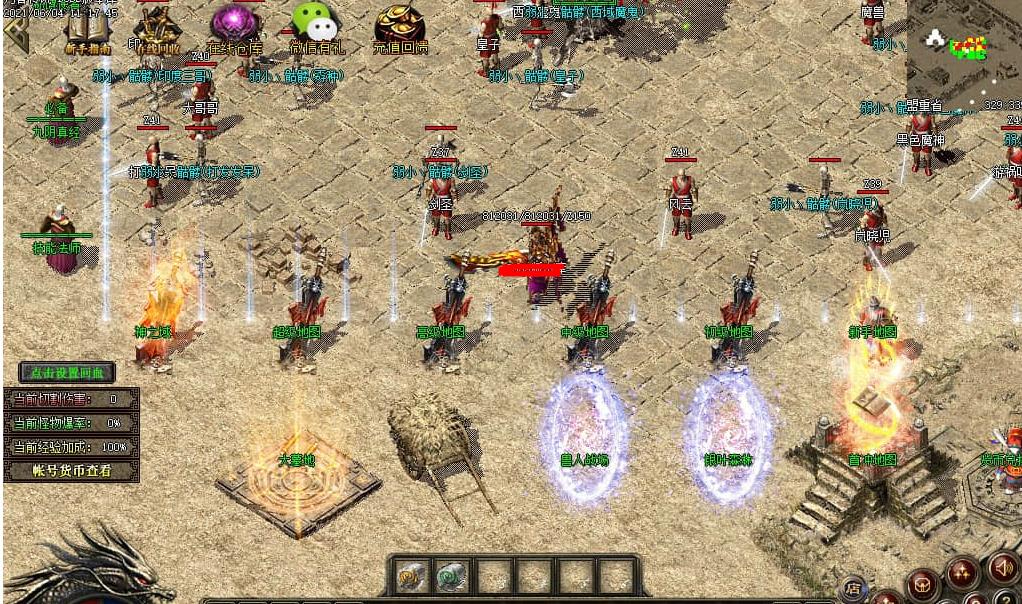Click the gold arrow emblem at top-left
This screenshot has width=1022, height=604.
point(15,32)
